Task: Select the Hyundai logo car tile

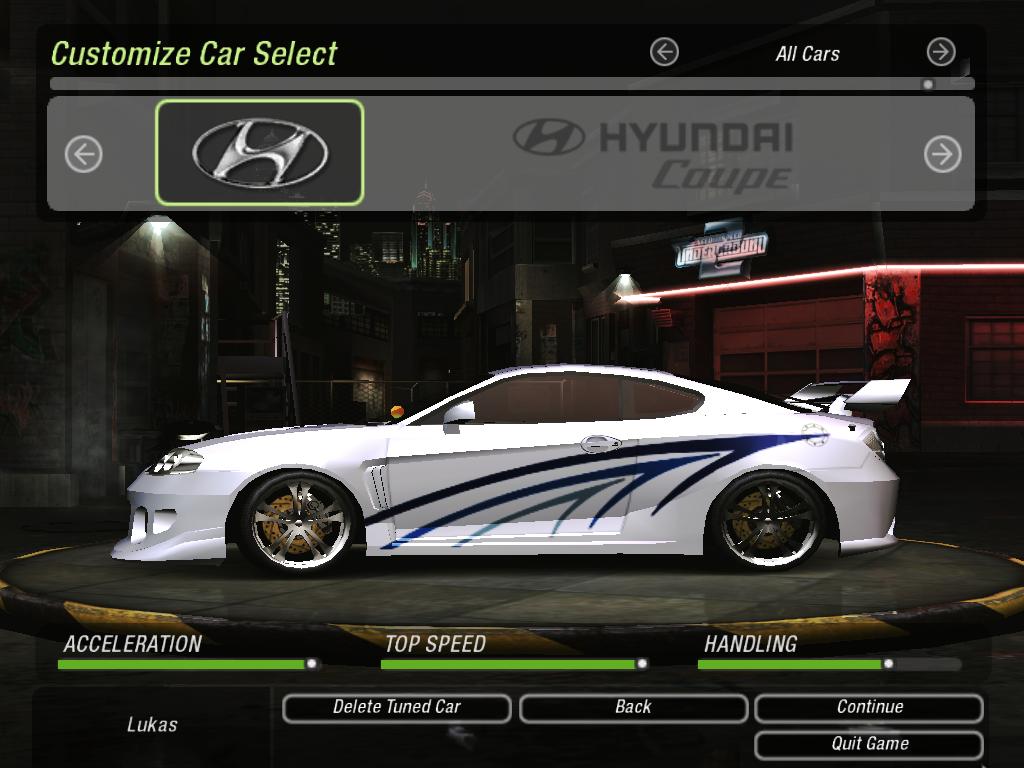Action: point(260,152)
